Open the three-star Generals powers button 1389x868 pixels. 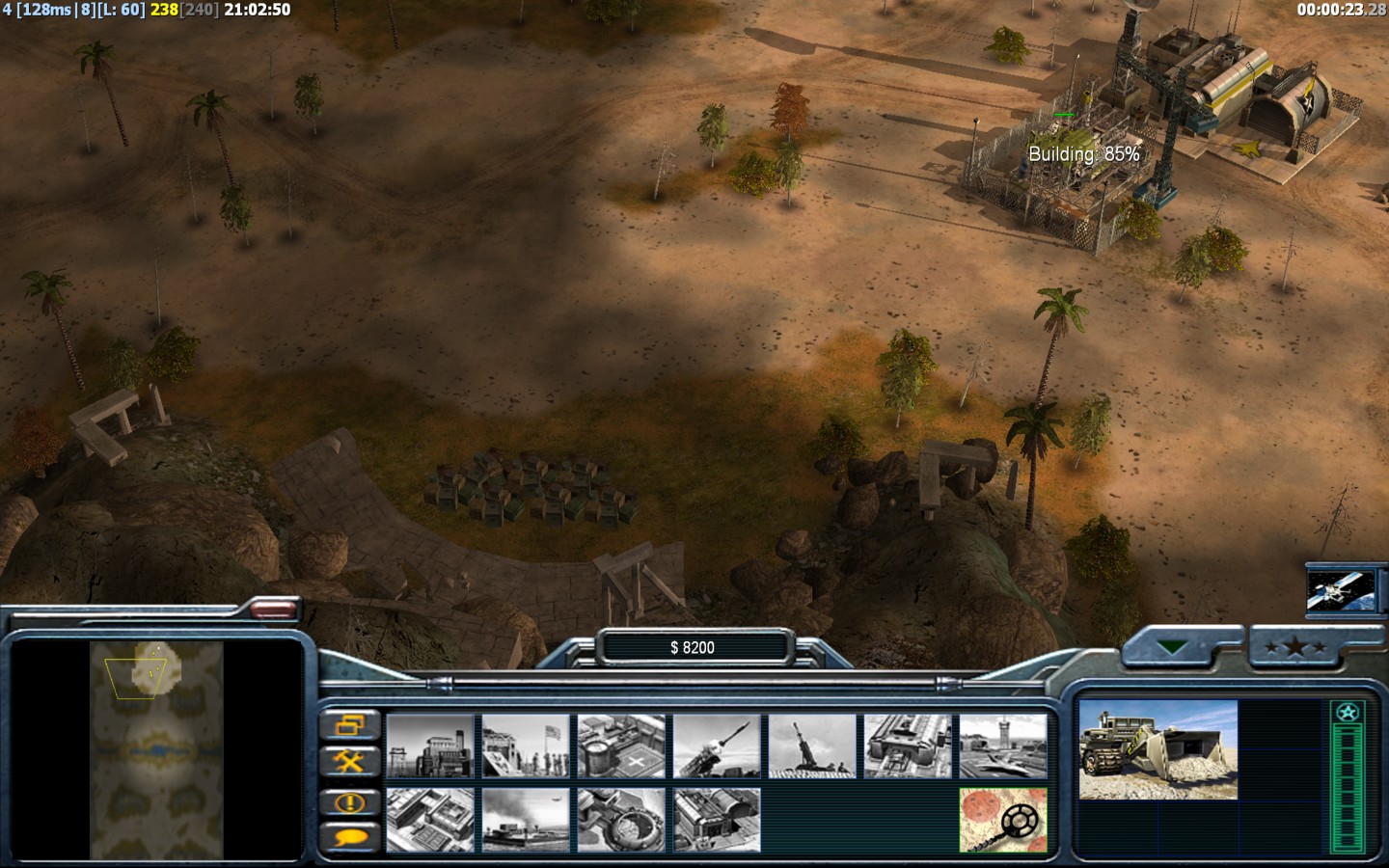tap(1294, 648)
